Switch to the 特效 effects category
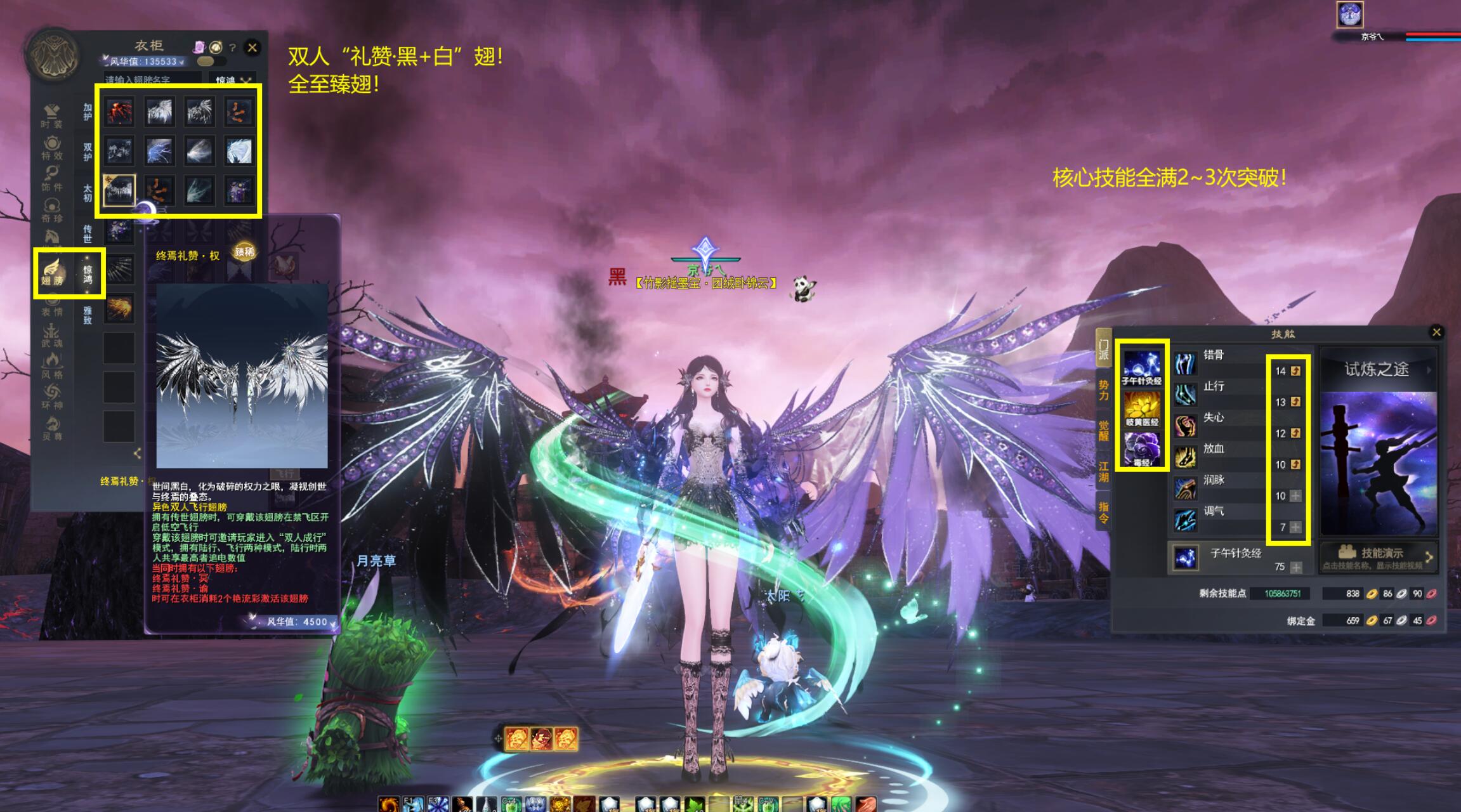This screenshot has width=1461, height=812. pyautogui.click(x=52, y=147)
